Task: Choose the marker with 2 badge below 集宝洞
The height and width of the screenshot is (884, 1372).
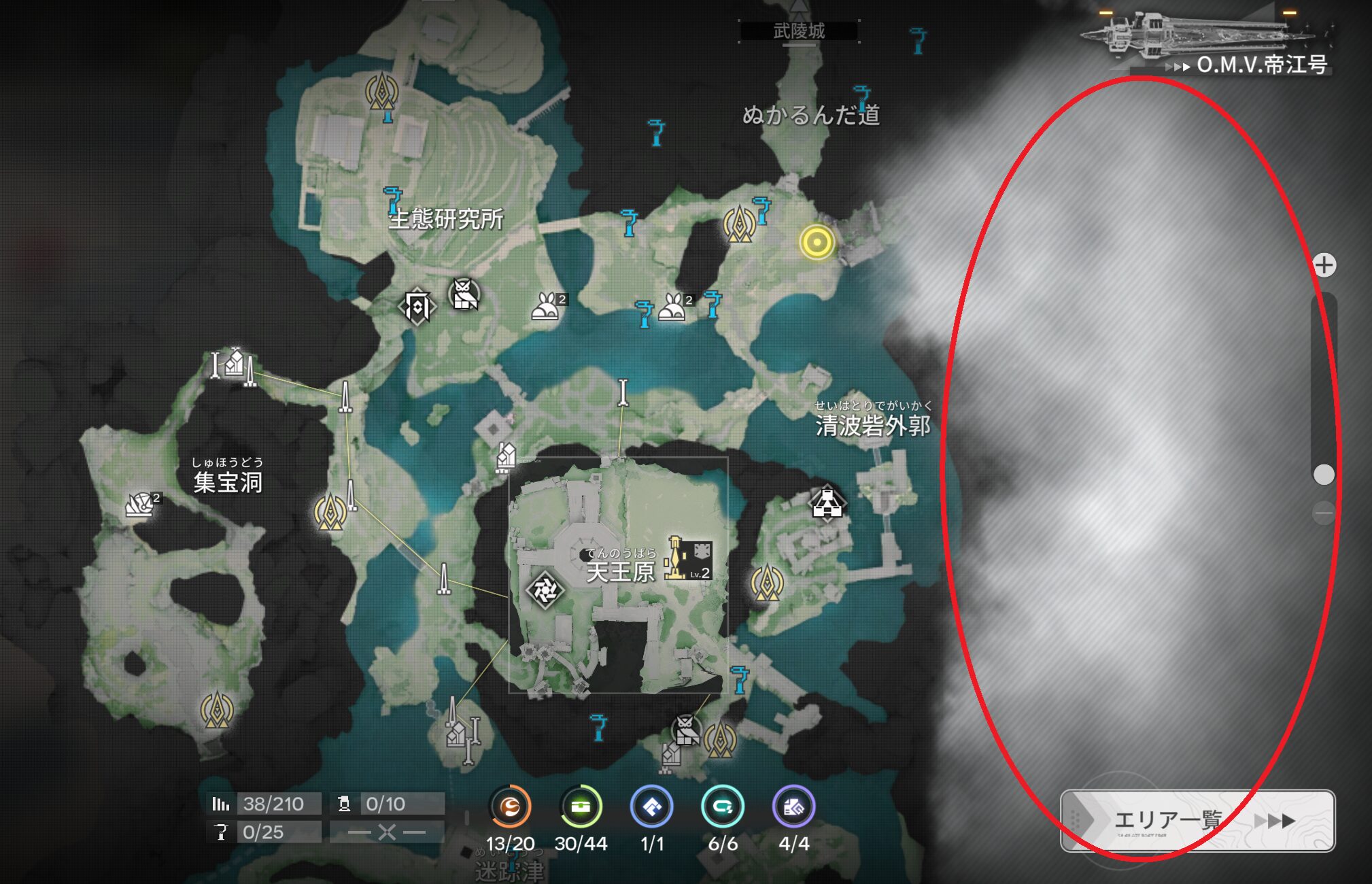Action: point(142,505)
